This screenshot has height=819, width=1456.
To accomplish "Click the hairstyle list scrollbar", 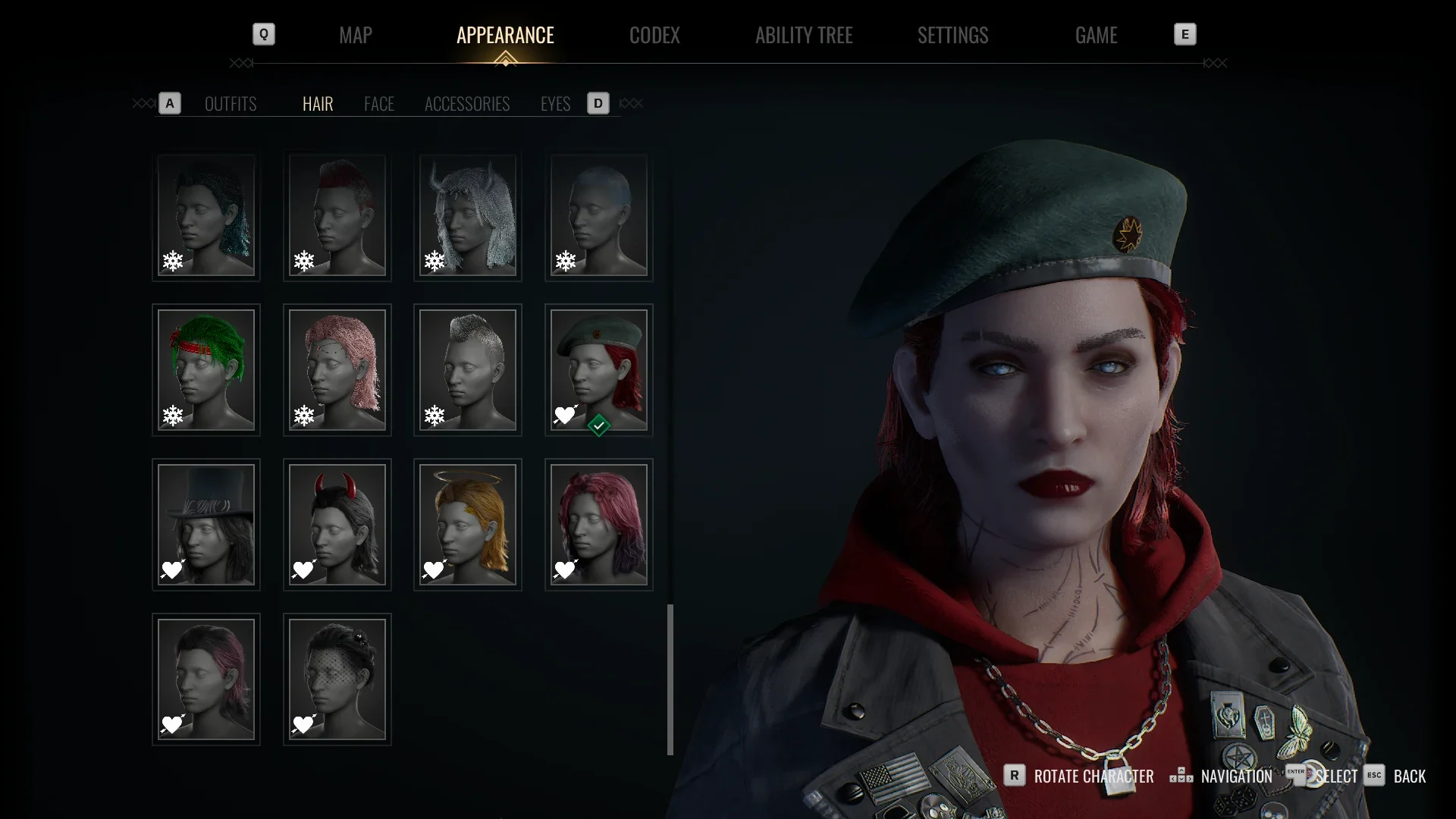I will pyautogui.click(x=670, y=679).
